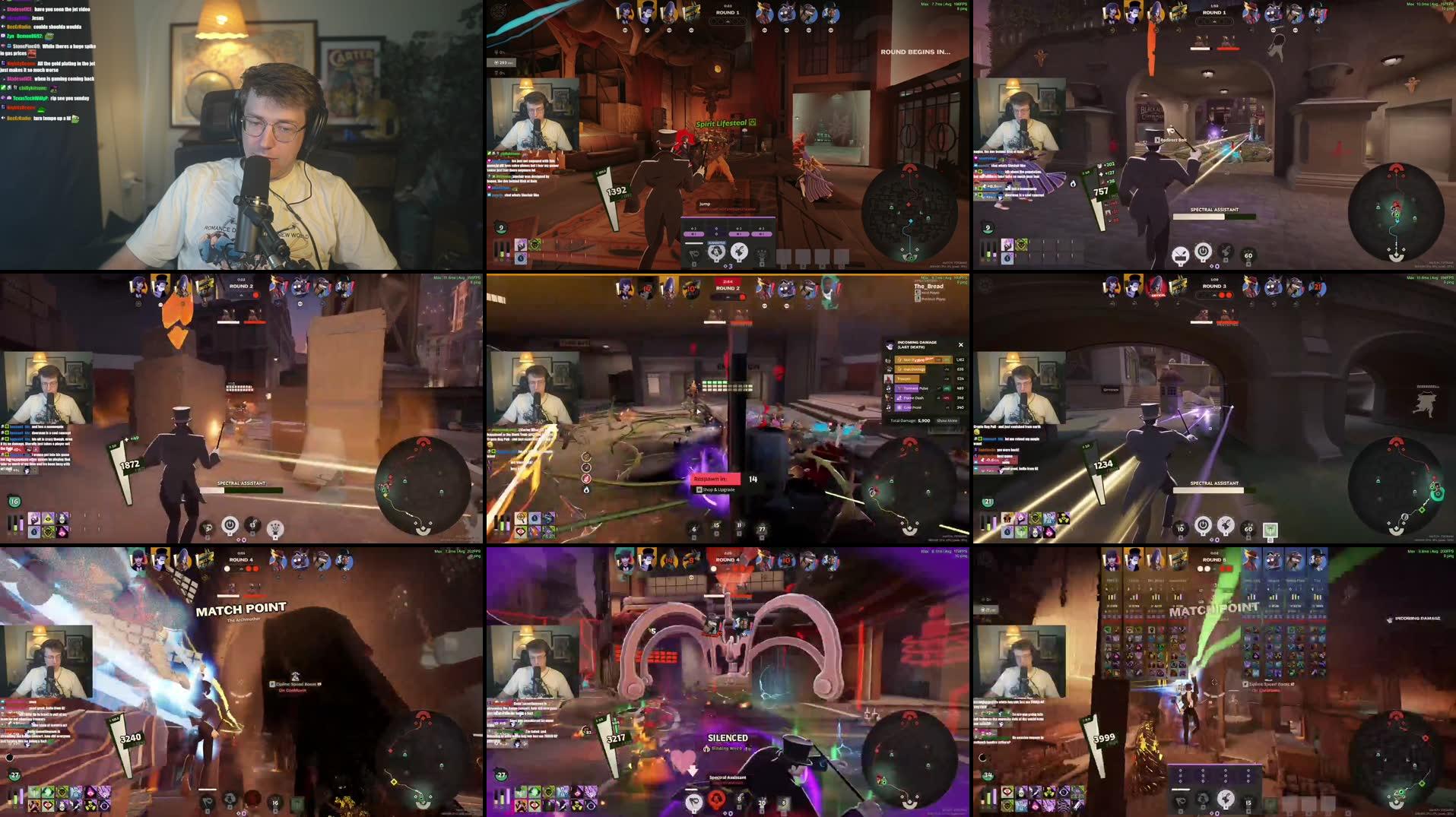This screenshot has height=817, width=1456.
Task: Select Next Player in the spectator panel
Action: click(x=929, y=292)
